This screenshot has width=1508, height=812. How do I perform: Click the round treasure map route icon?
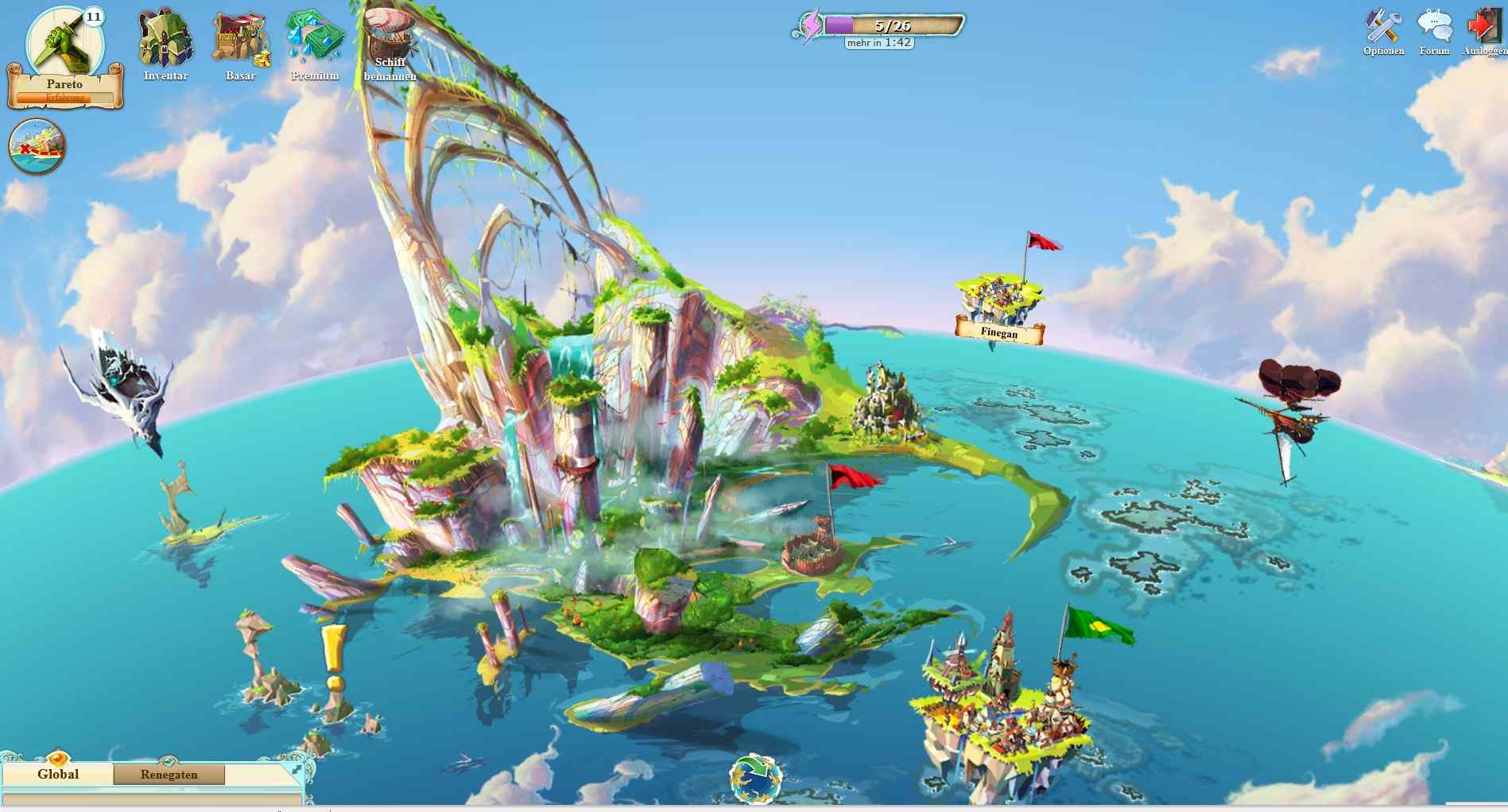37,147
